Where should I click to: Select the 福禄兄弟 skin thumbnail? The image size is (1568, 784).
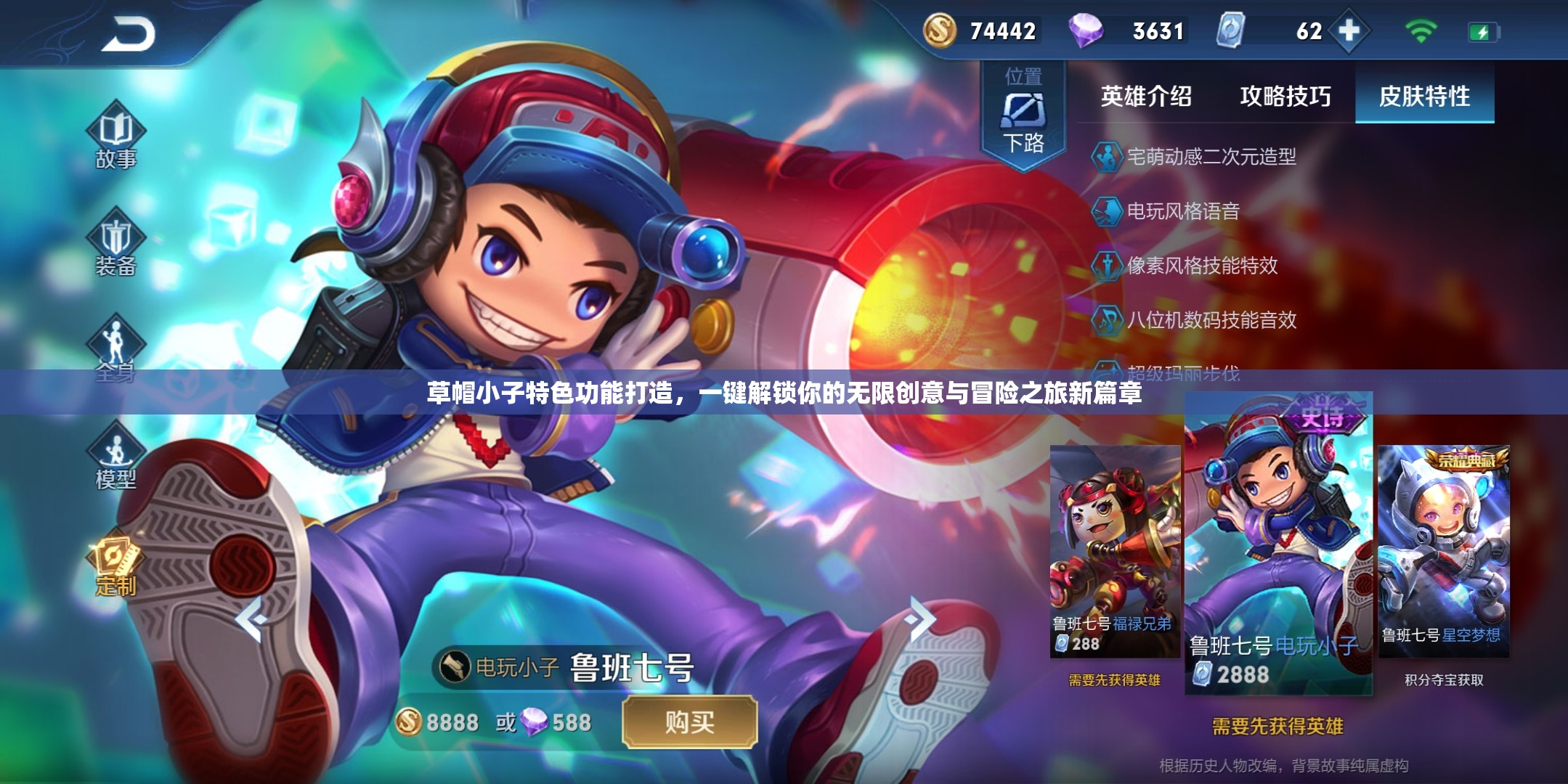1115,548
